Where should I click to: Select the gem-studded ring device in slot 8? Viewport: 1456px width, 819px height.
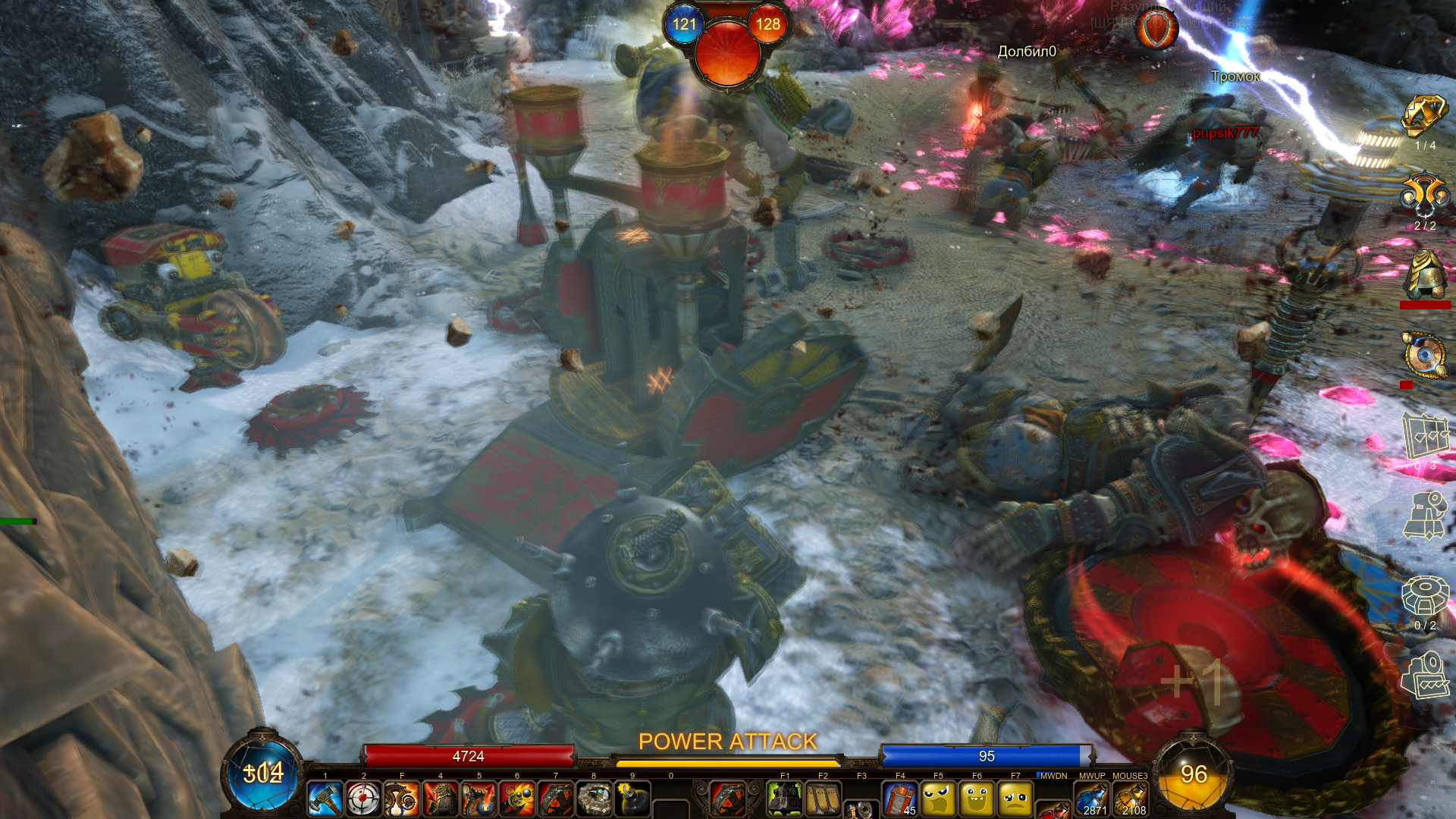(594, 799)
